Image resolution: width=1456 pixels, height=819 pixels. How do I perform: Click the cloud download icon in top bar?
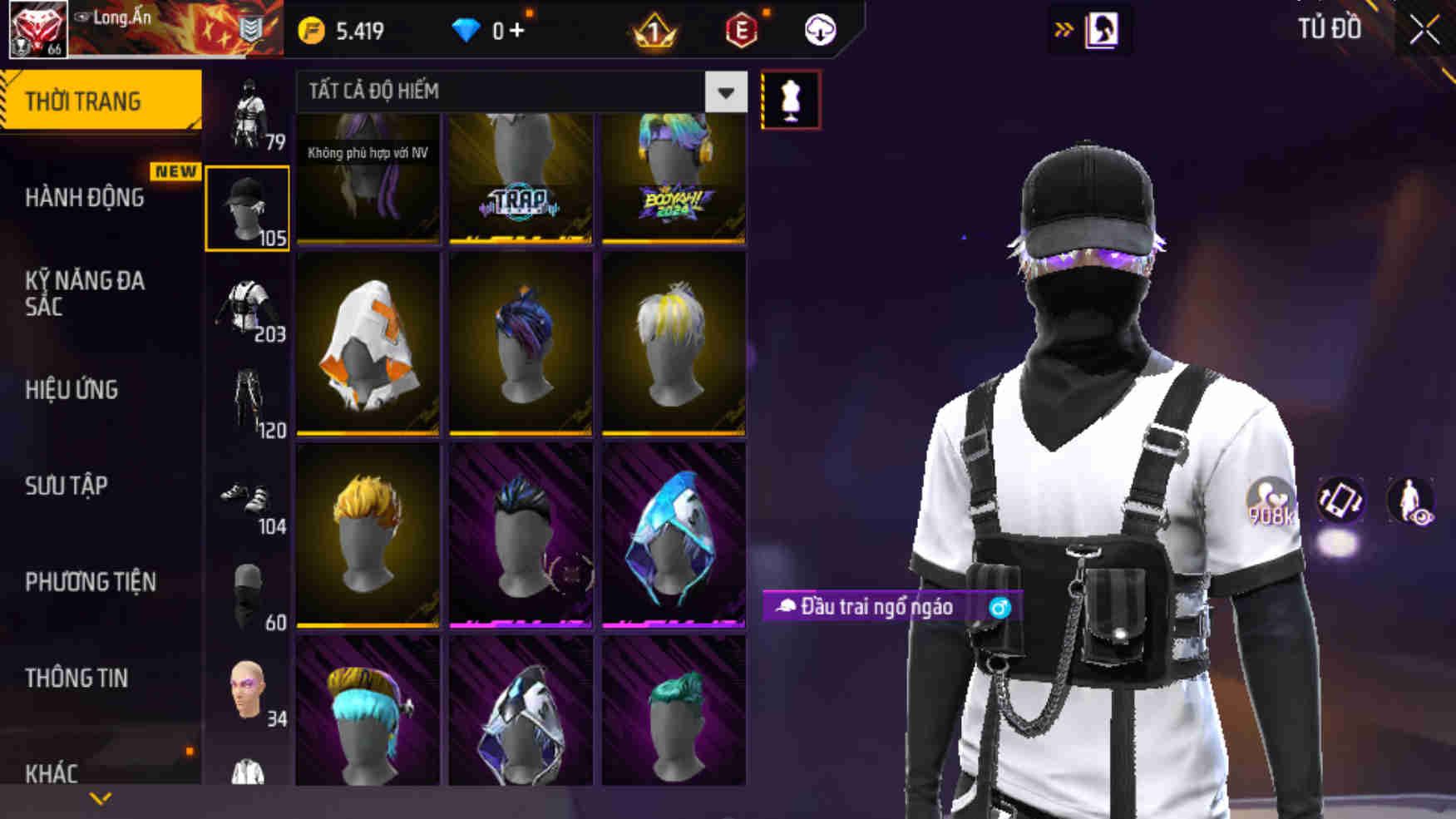pyautogui.click(x=819, y=30)
